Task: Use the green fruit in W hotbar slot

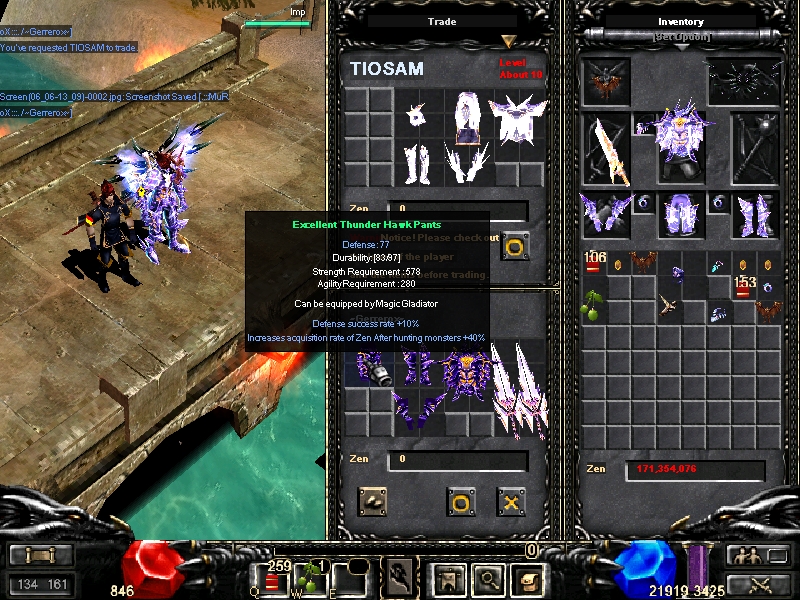Action: pyautogui.click(x=314, y=579)
